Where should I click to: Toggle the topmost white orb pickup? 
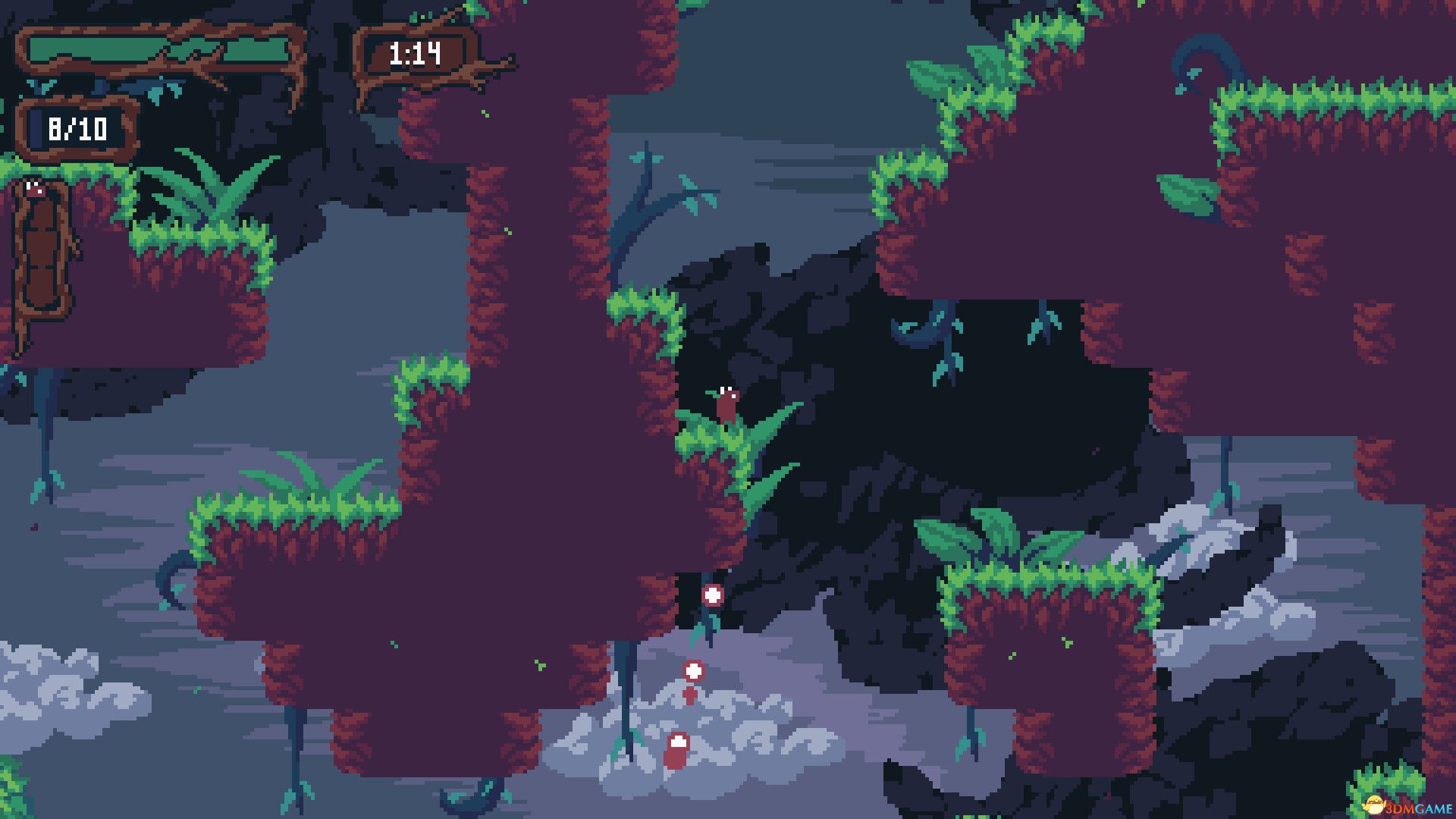point(711,595)
